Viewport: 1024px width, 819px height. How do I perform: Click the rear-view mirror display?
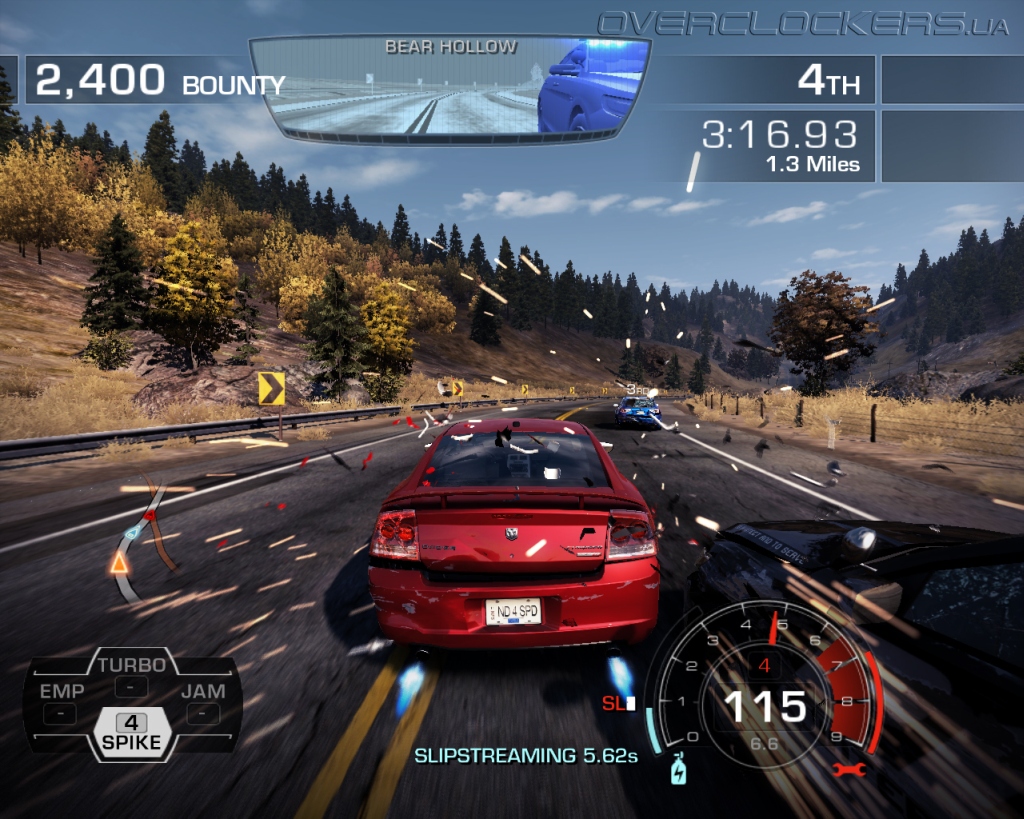coord(449,88)
